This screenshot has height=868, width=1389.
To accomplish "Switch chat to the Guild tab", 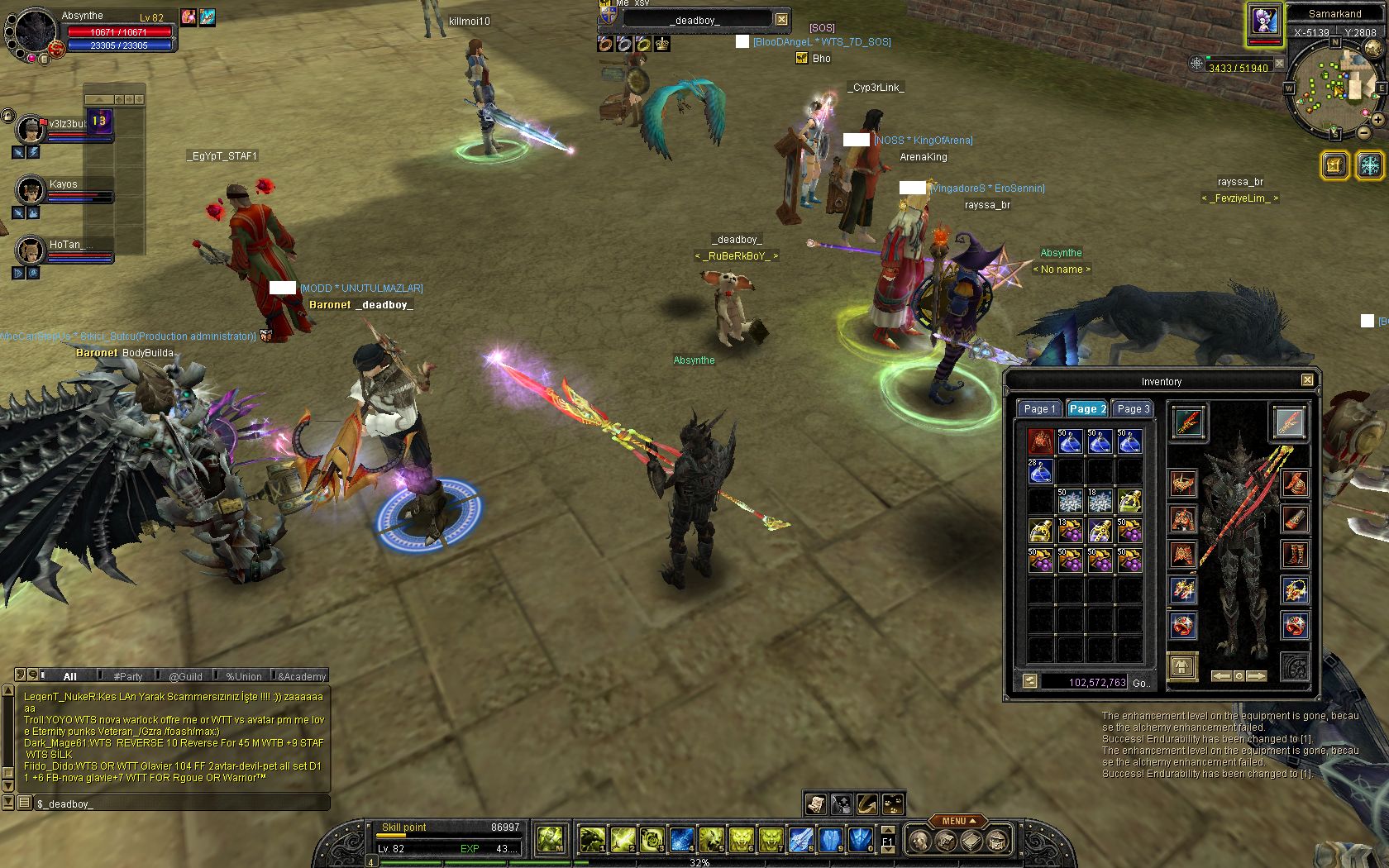I will click(x=185, y=676).
